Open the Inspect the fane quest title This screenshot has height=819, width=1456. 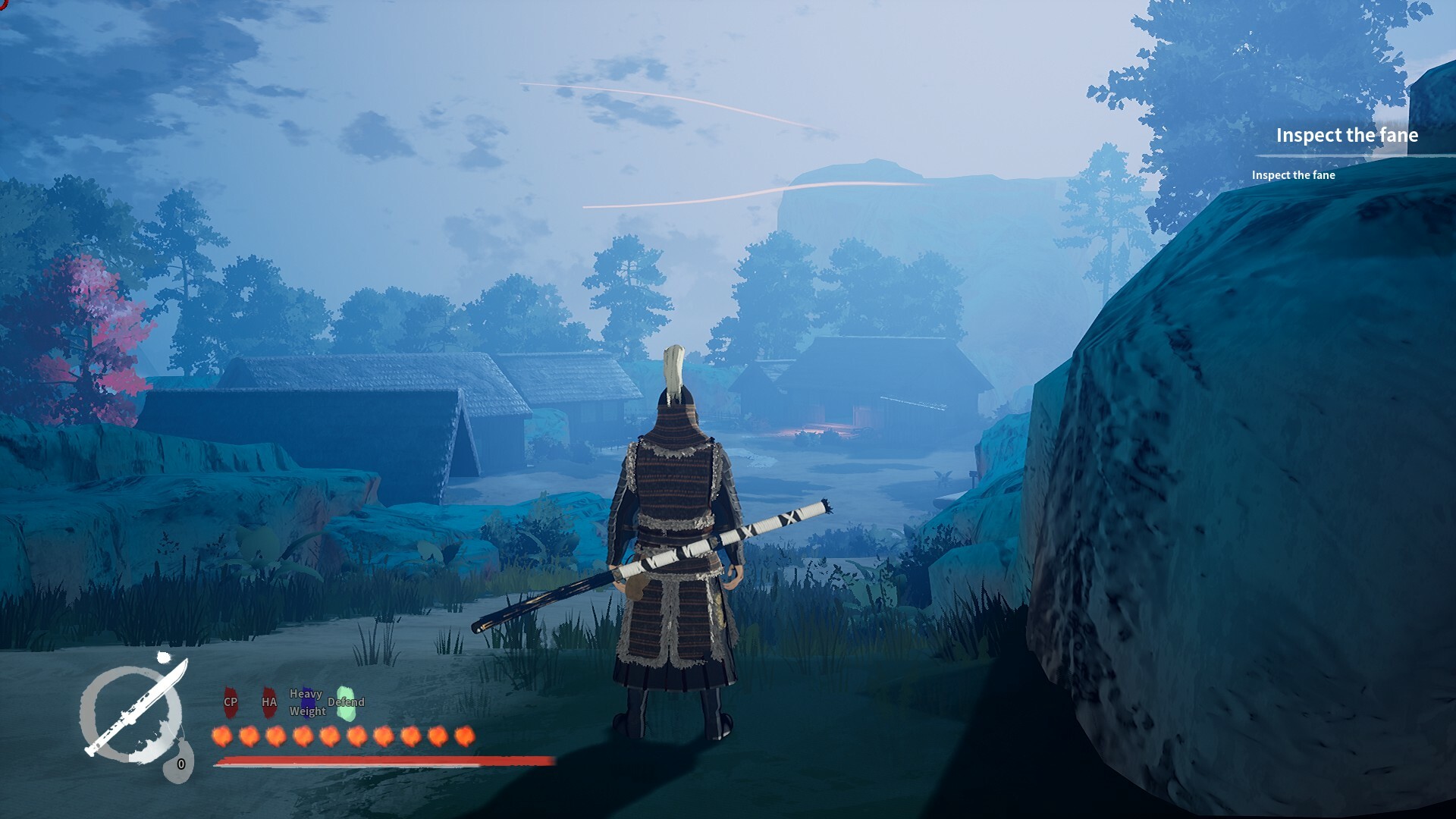(1348, 136)
